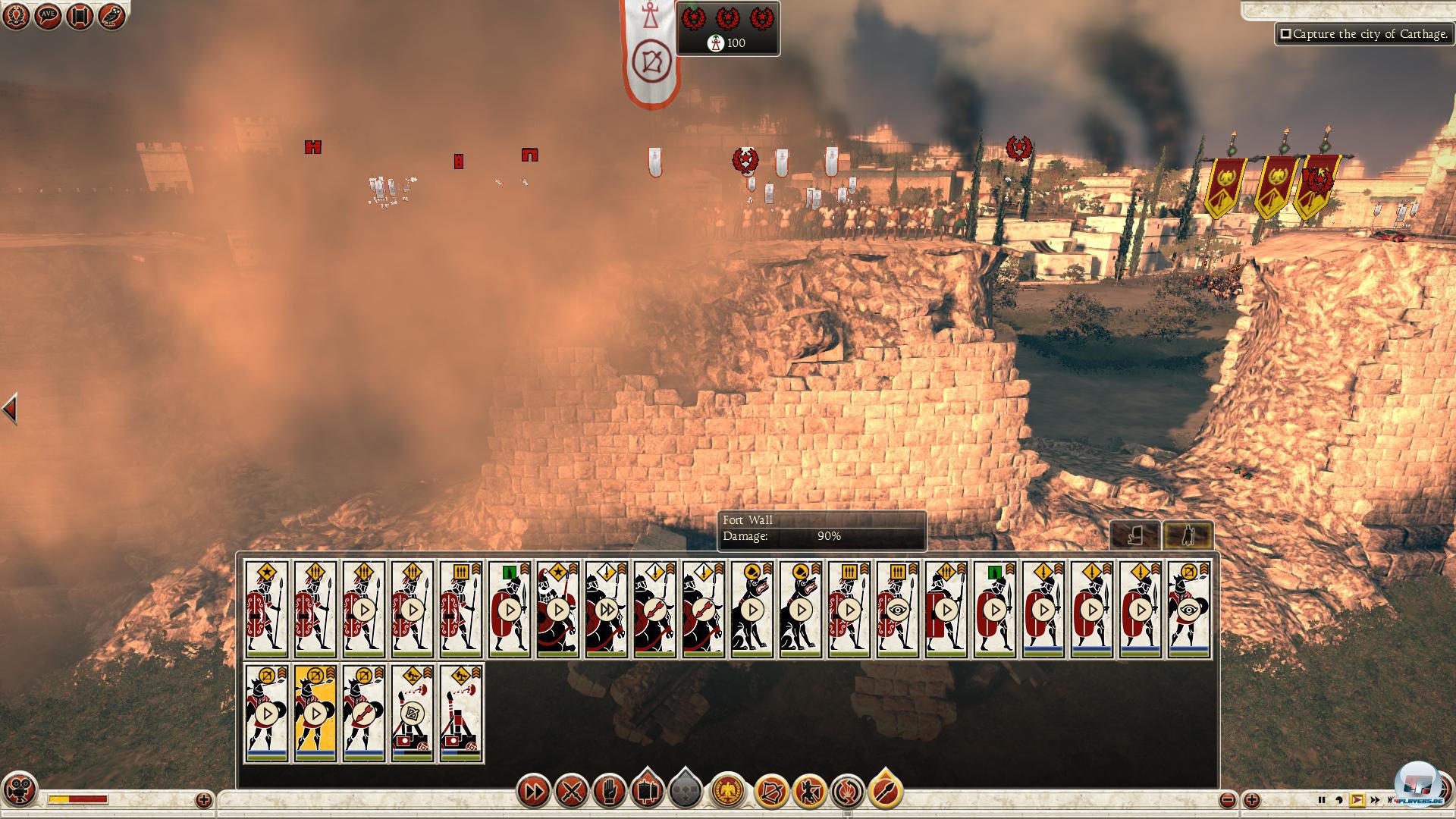
Task: Toggle the archer skirmish mode button
Action: tap(809, 792)
